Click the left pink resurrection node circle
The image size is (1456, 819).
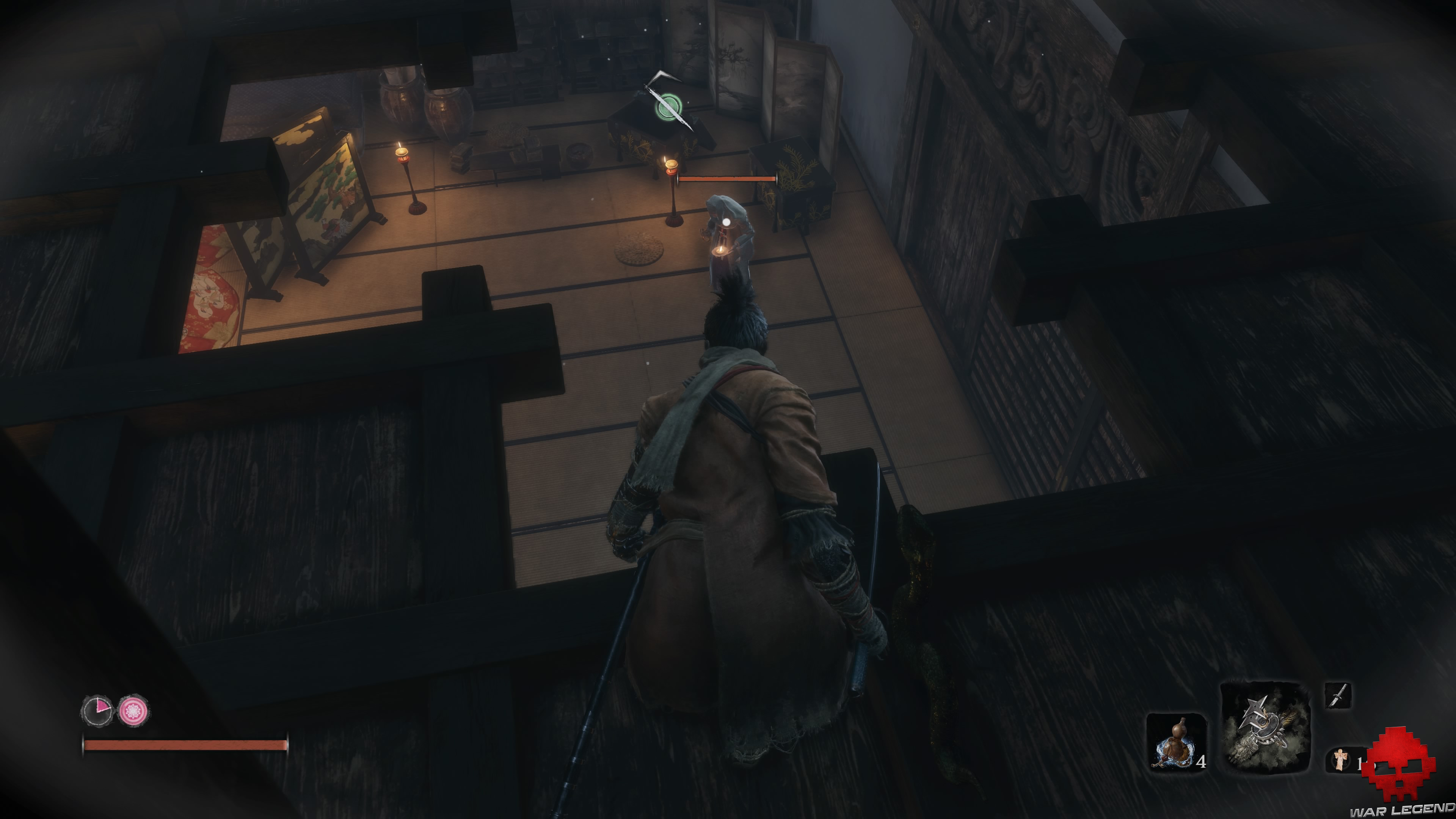(x=97, y=711)
